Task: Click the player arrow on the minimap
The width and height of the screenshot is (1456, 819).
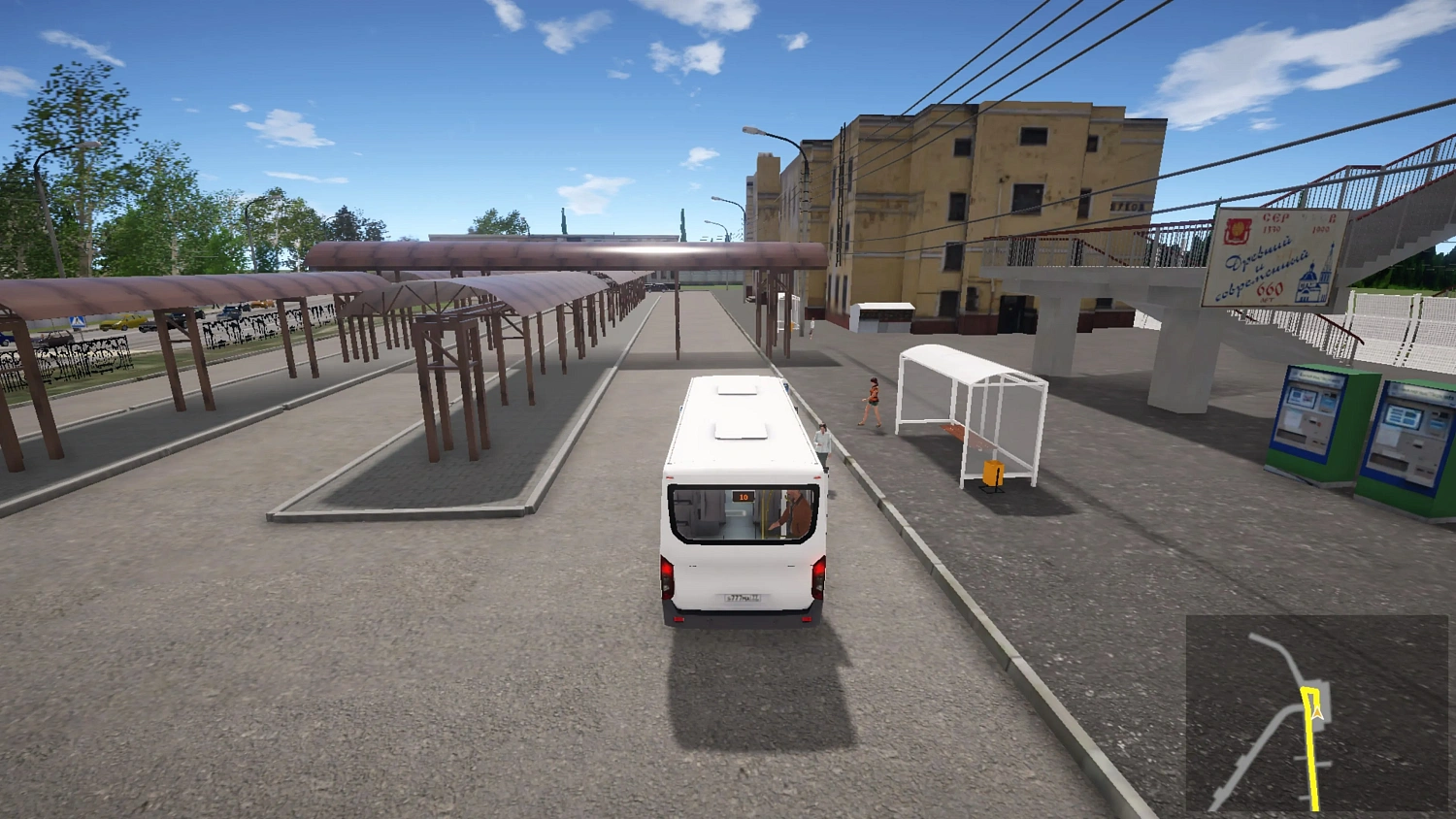Action: click(x=1317, y=713)
